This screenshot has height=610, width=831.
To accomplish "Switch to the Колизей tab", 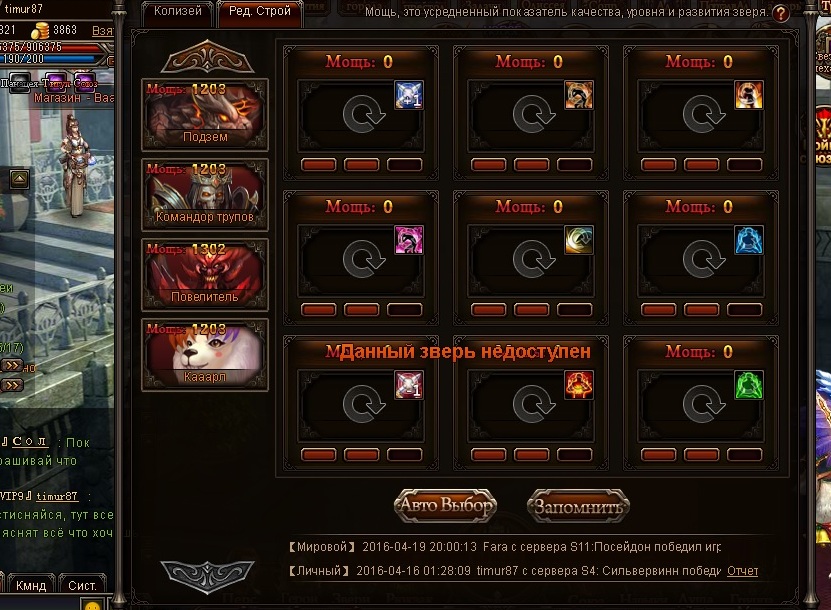I will point(177,12).
